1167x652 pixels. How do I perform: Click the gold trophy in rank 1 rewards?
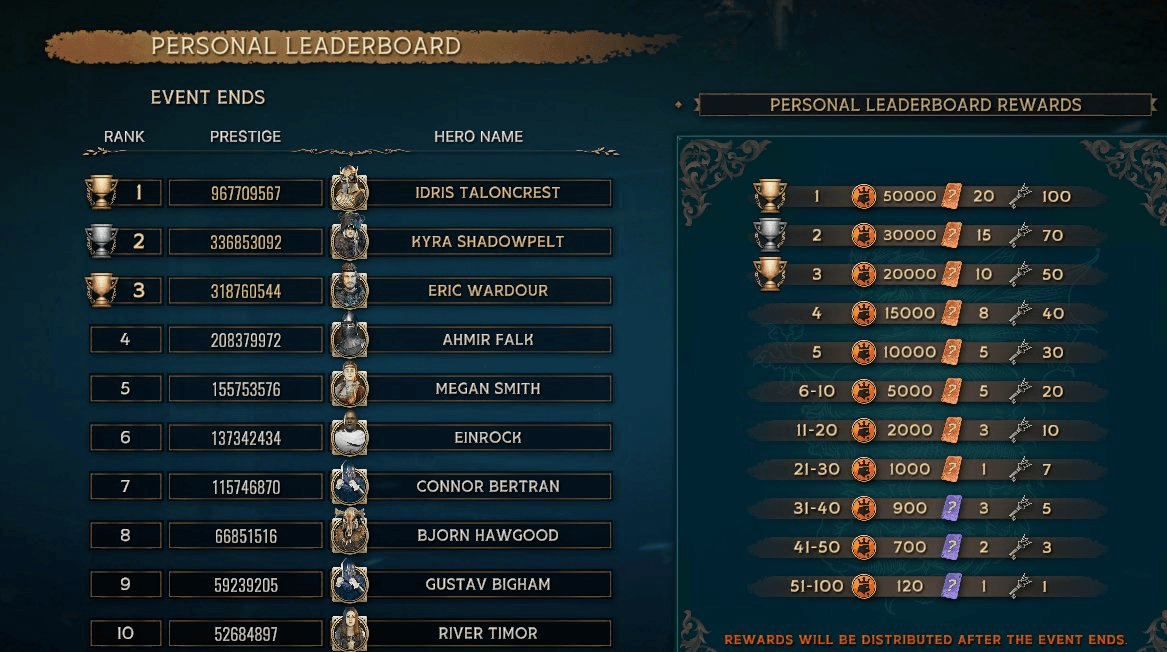click(769, 195)
